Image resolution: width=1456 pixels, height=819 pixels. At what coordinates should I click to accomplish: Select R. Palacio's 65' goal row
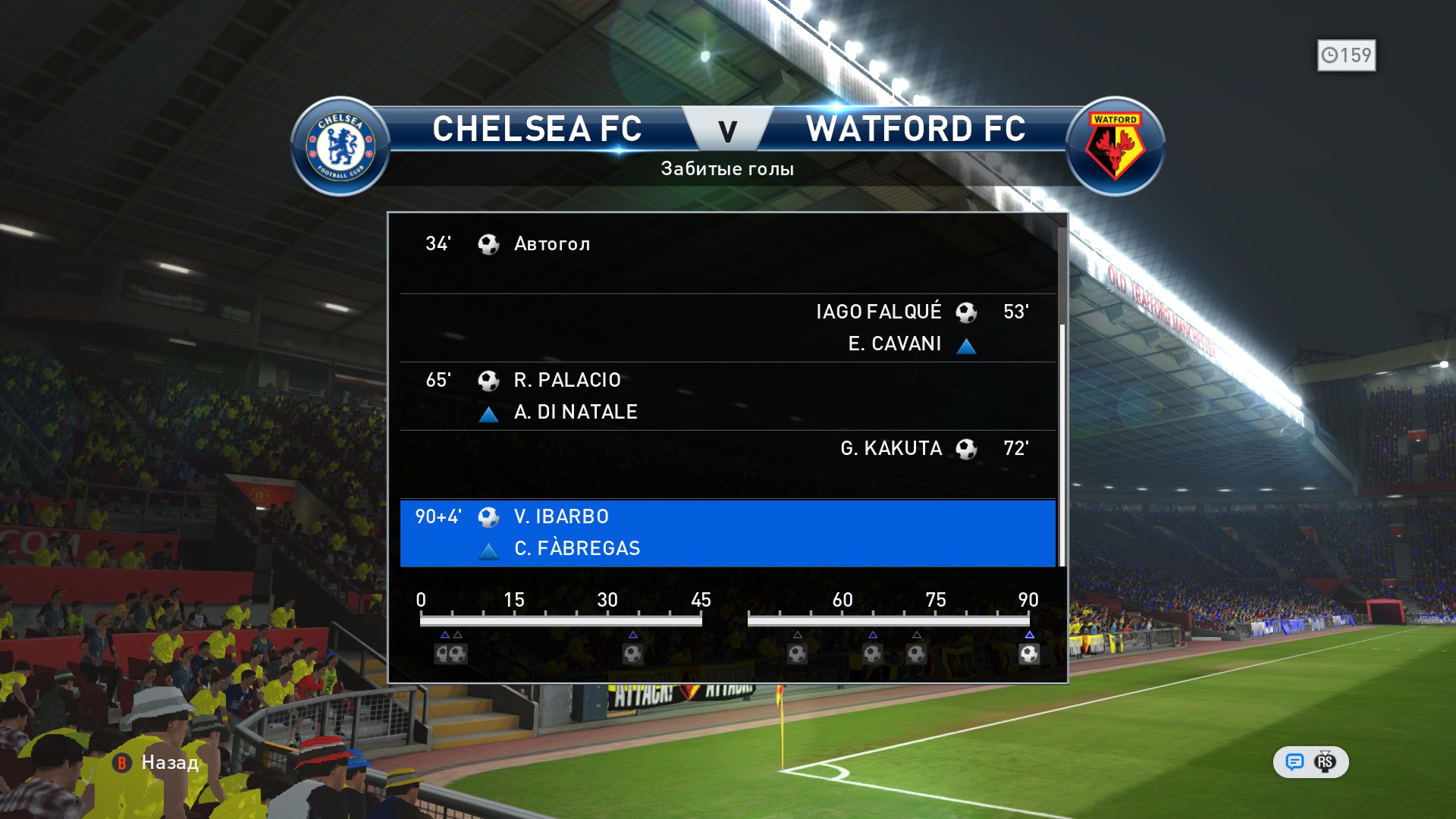point(726,396)
